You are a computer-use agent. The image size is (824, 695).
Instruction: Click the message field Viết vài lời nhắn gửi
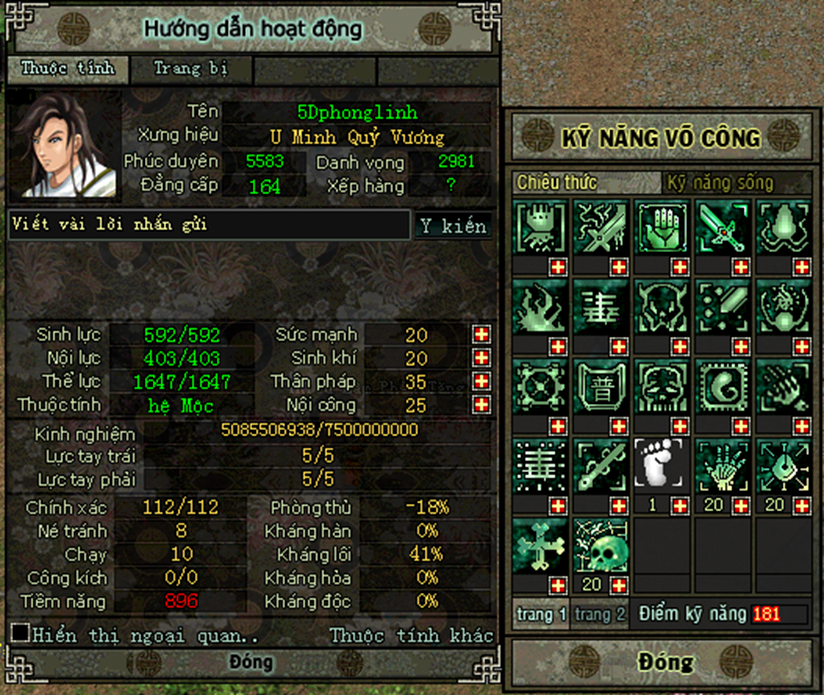click(210, 225)
